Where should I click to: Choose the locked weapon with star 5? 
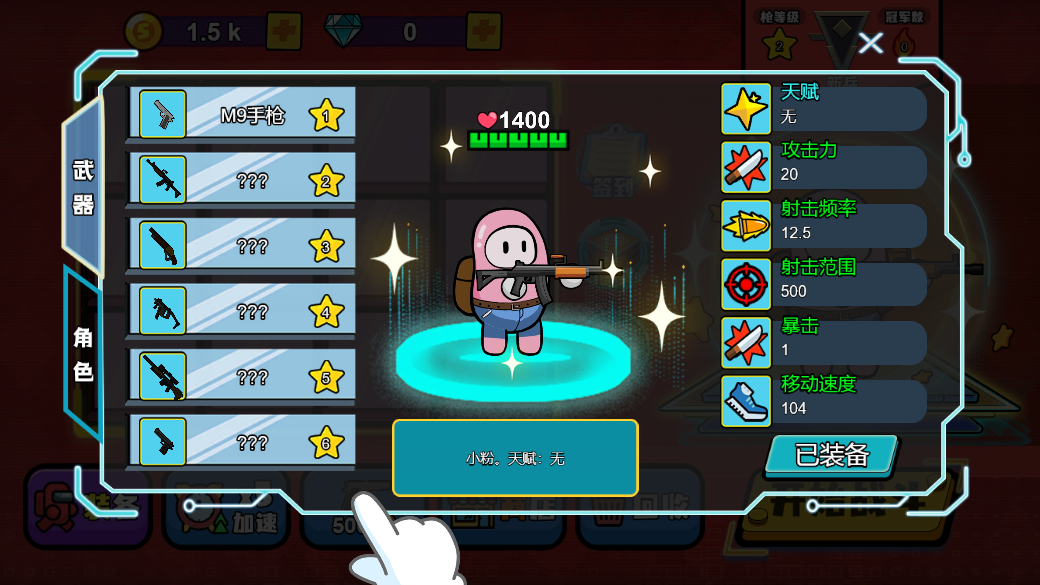(x=241, y=376)
